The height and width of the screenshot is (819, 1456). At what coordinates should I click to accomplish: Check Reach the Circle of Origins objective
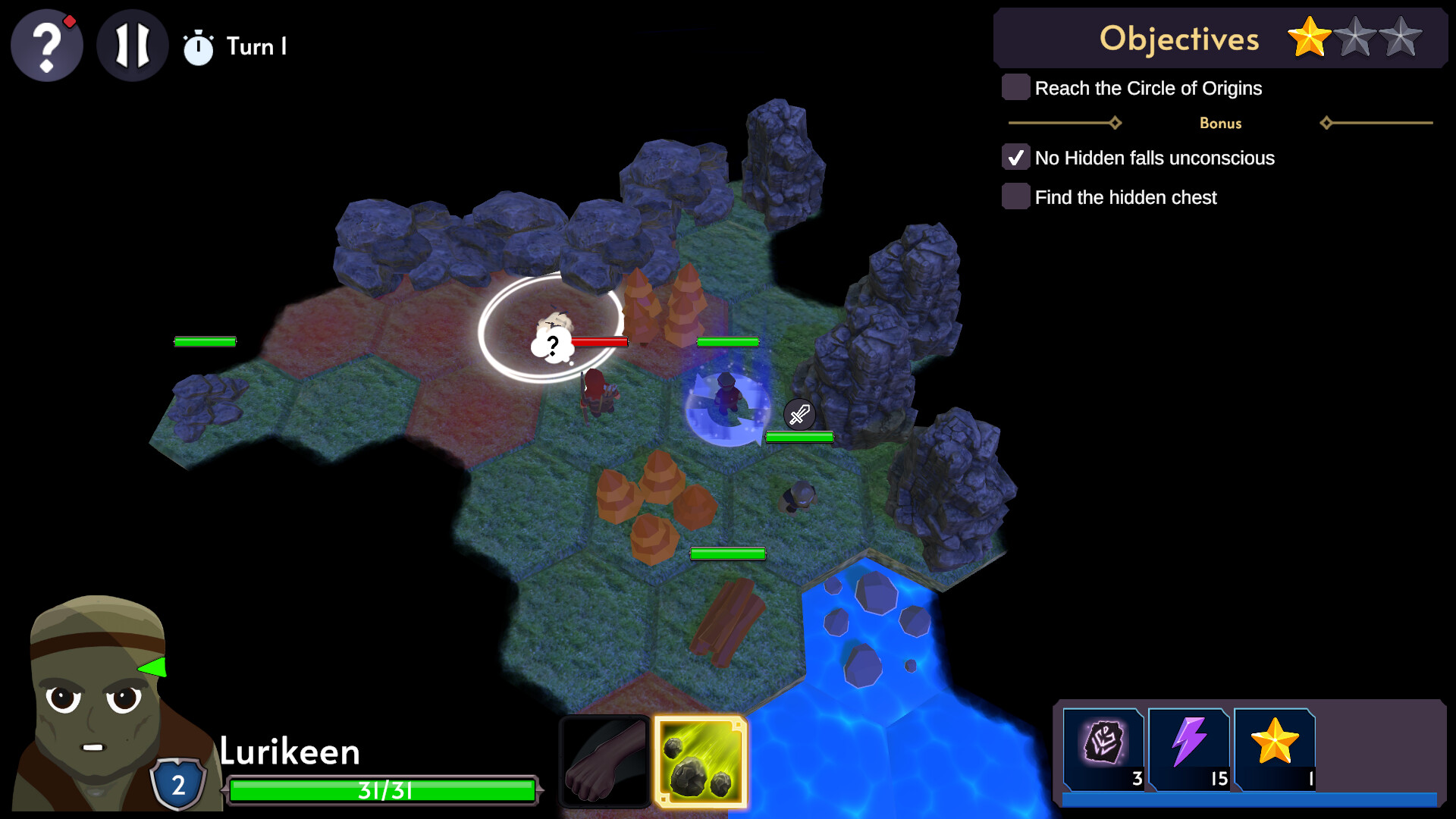1015,87
